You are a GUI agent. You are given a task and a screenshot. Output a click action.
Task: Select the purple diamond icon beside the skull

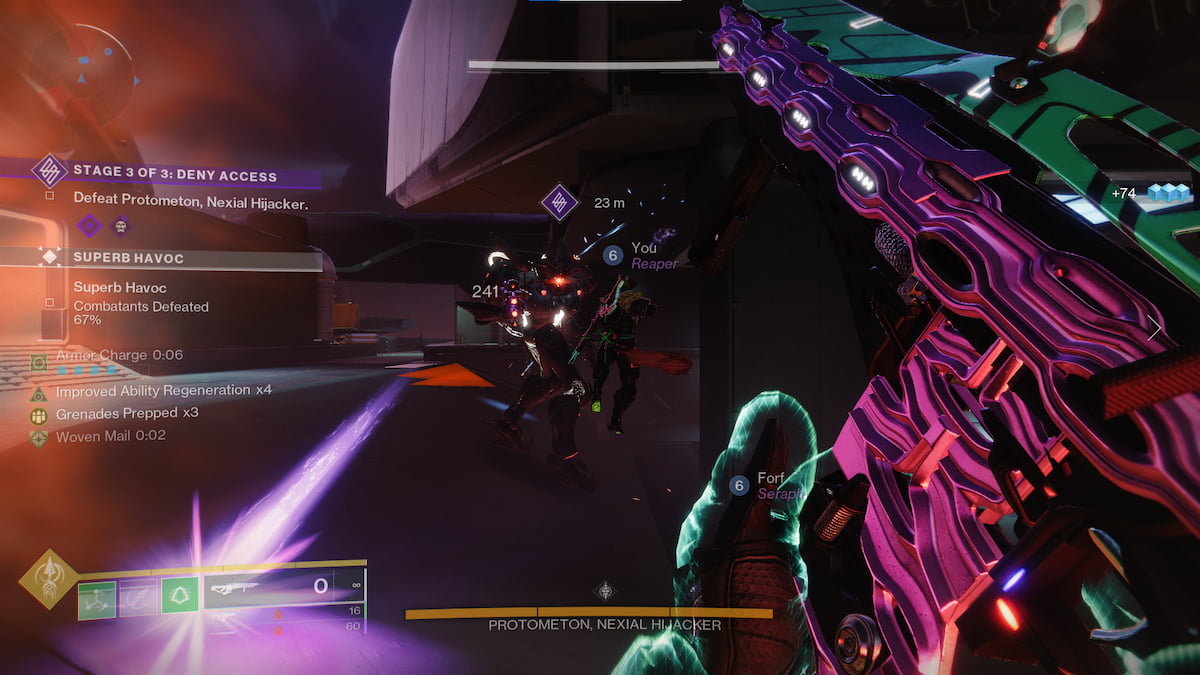[90, 225]
